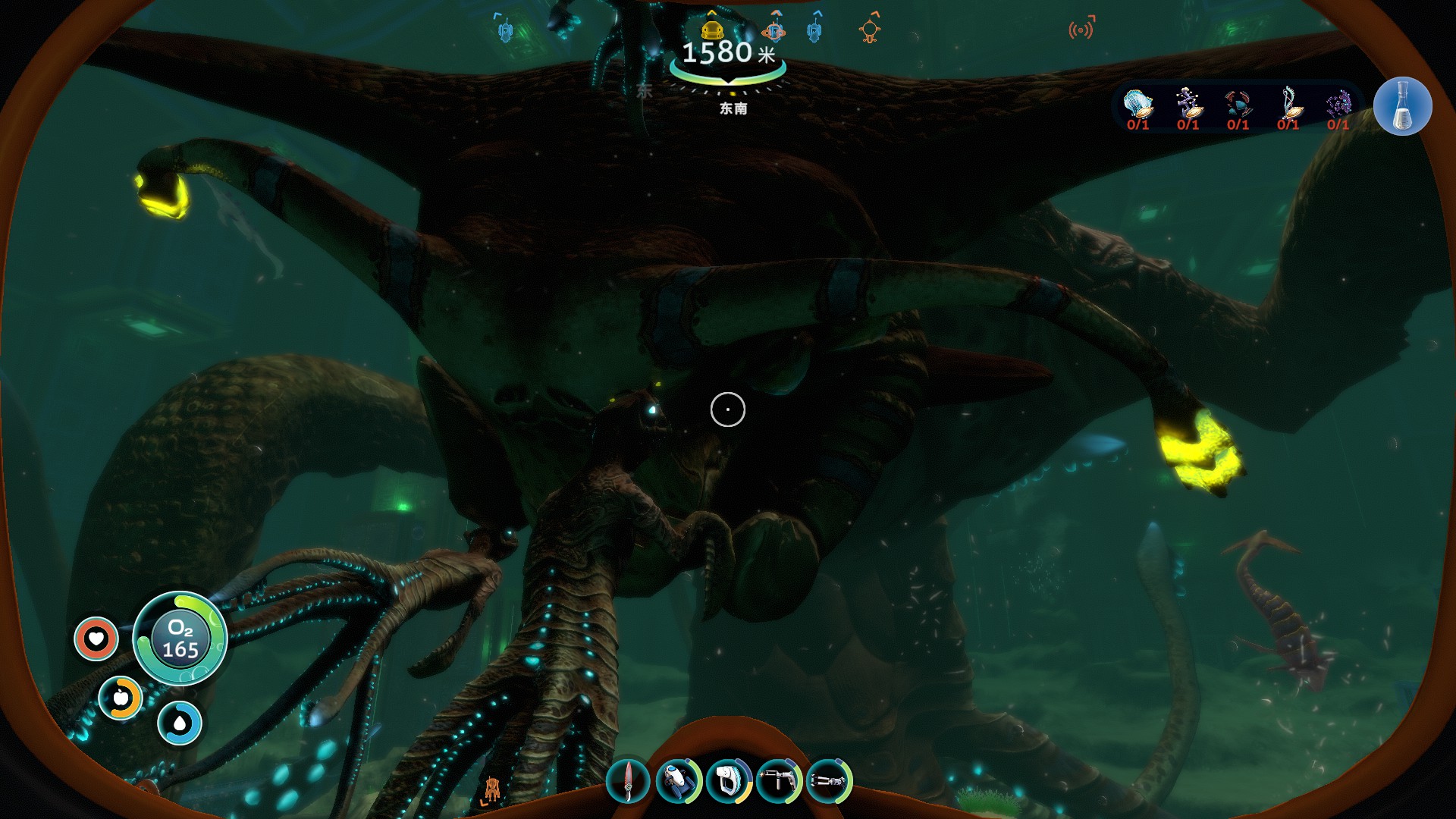Screen dimensions: 1456x819
Task: Click the orange bulb-shaped beacon marker
Action: click(870, 30)
